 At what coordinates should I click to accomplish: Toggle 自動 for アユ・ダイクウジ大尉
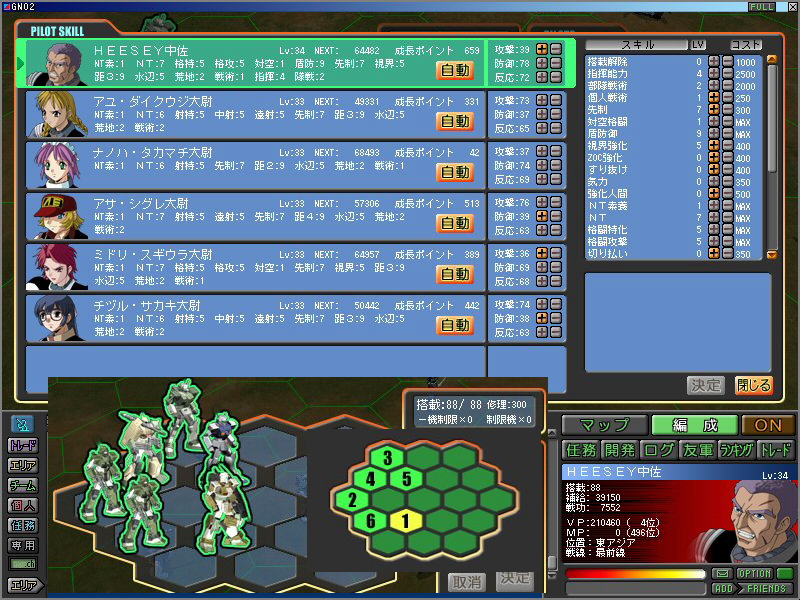(455, 121)
